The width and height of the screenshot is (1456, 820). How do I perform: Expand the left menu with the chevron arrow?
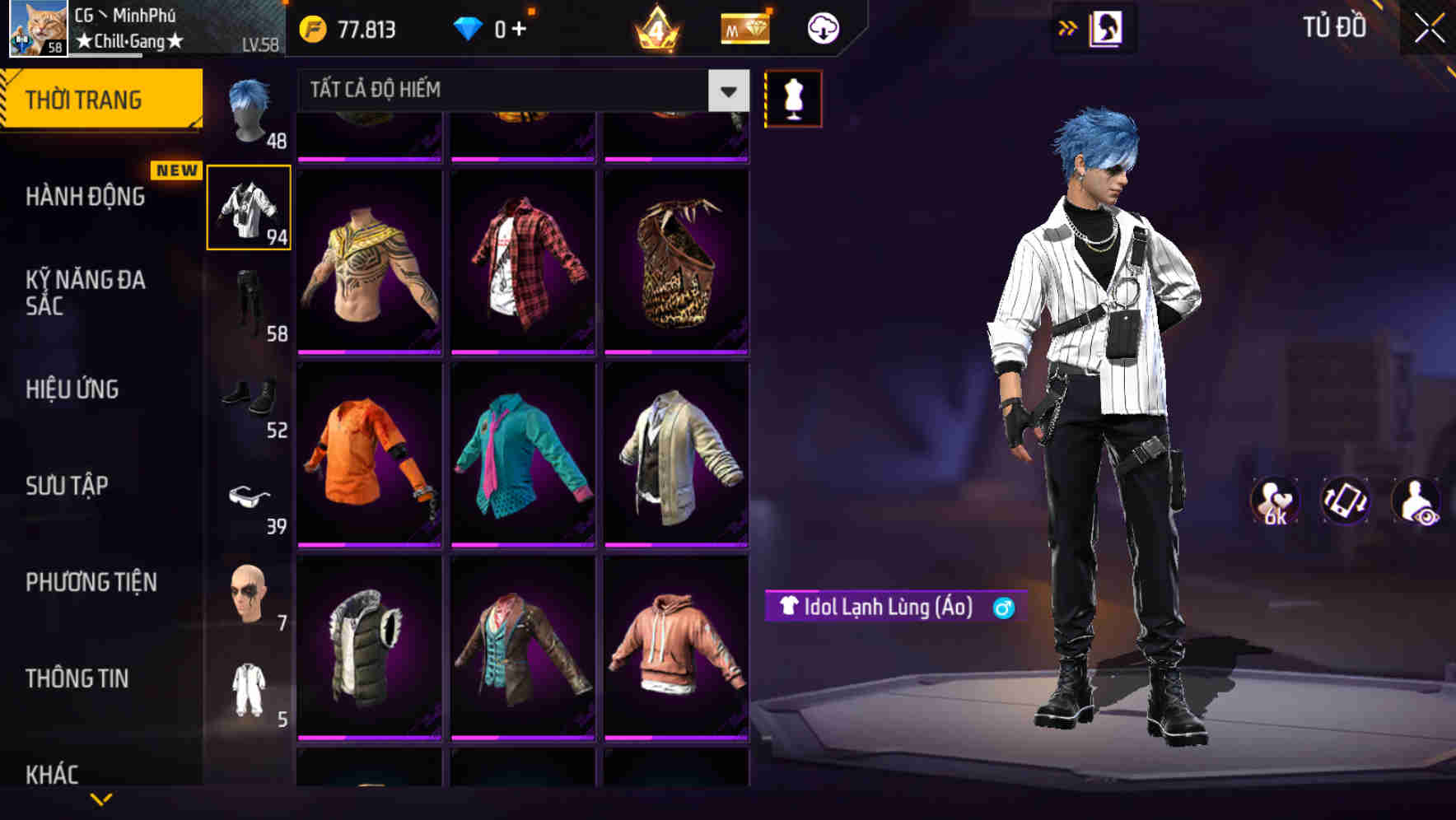point(101,800)
